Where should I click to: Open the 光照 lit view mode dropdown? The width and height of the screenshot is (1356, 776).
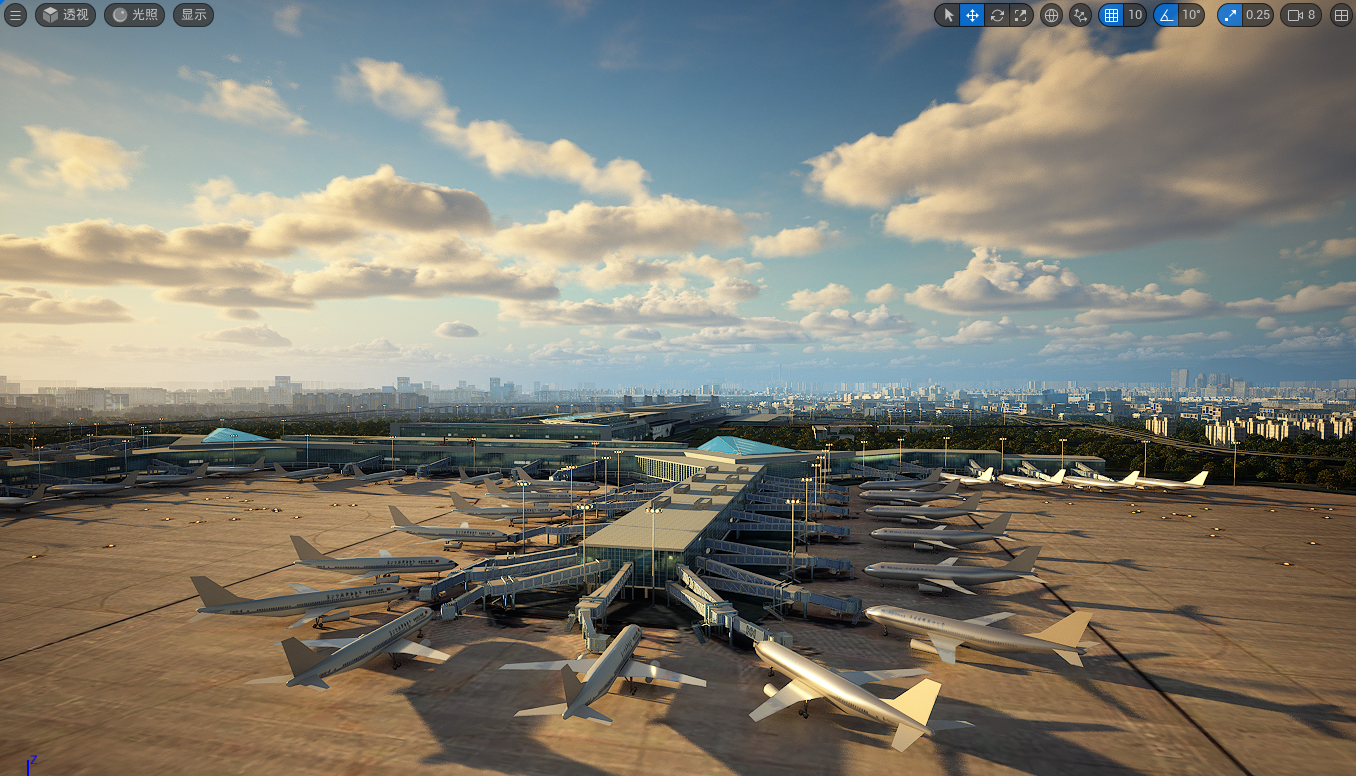click(135, 15)
